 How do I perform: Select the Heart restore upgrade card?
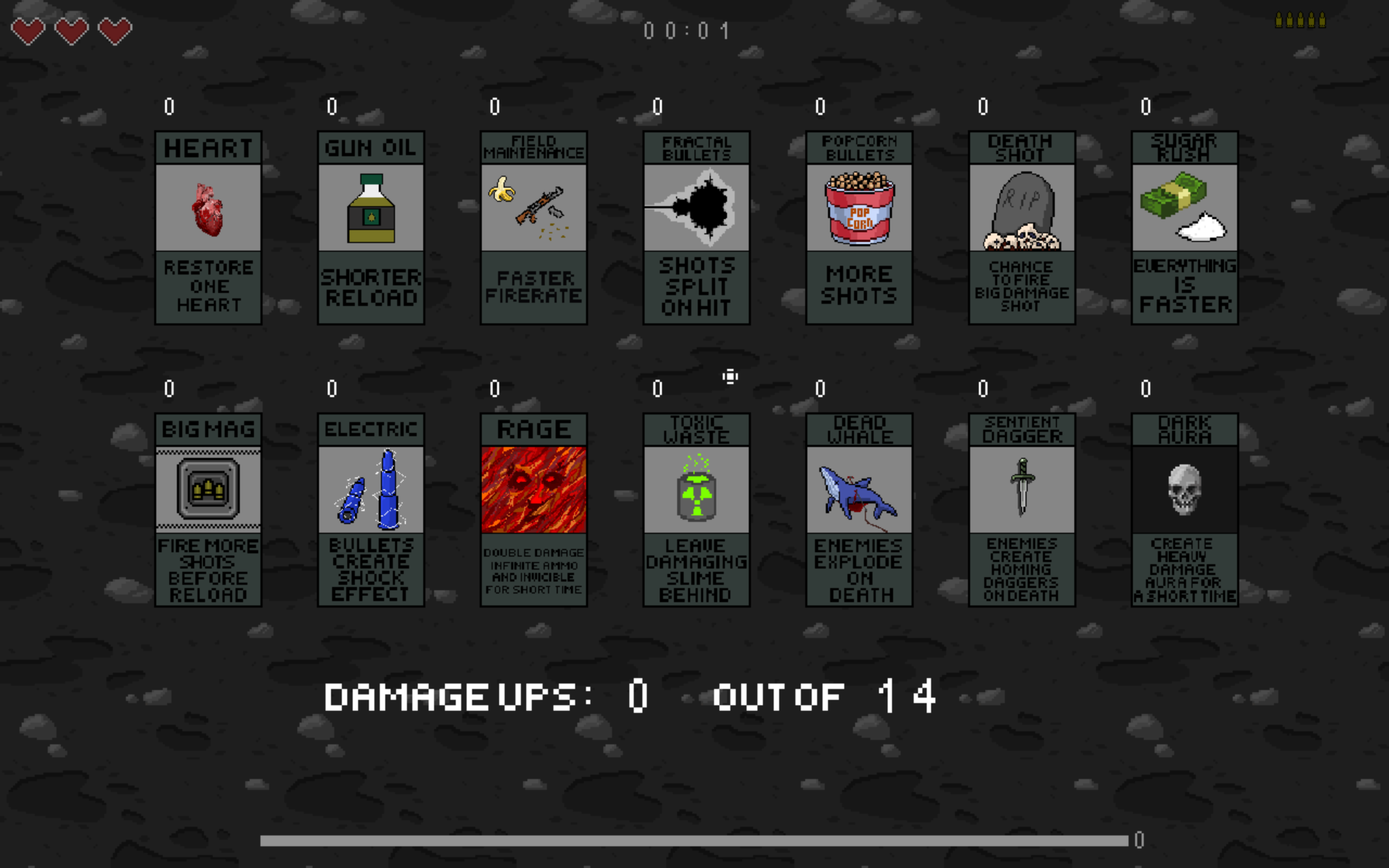(x=208, y=227)
